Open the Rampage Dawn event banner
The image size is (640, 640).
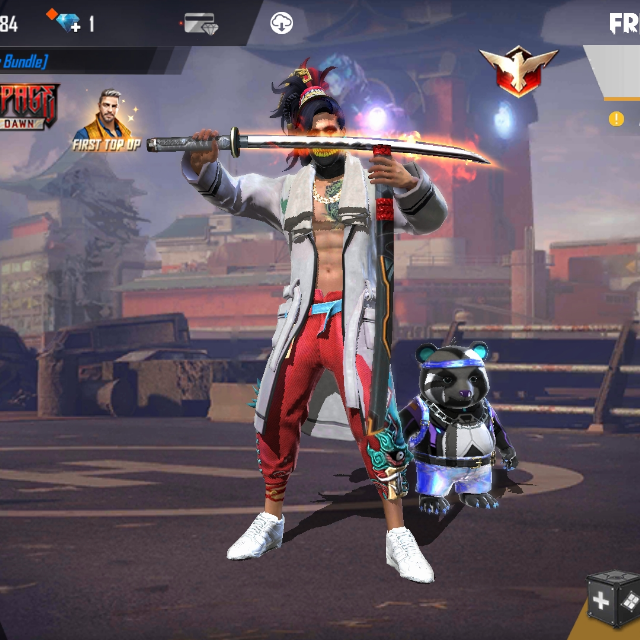(28, 106)
